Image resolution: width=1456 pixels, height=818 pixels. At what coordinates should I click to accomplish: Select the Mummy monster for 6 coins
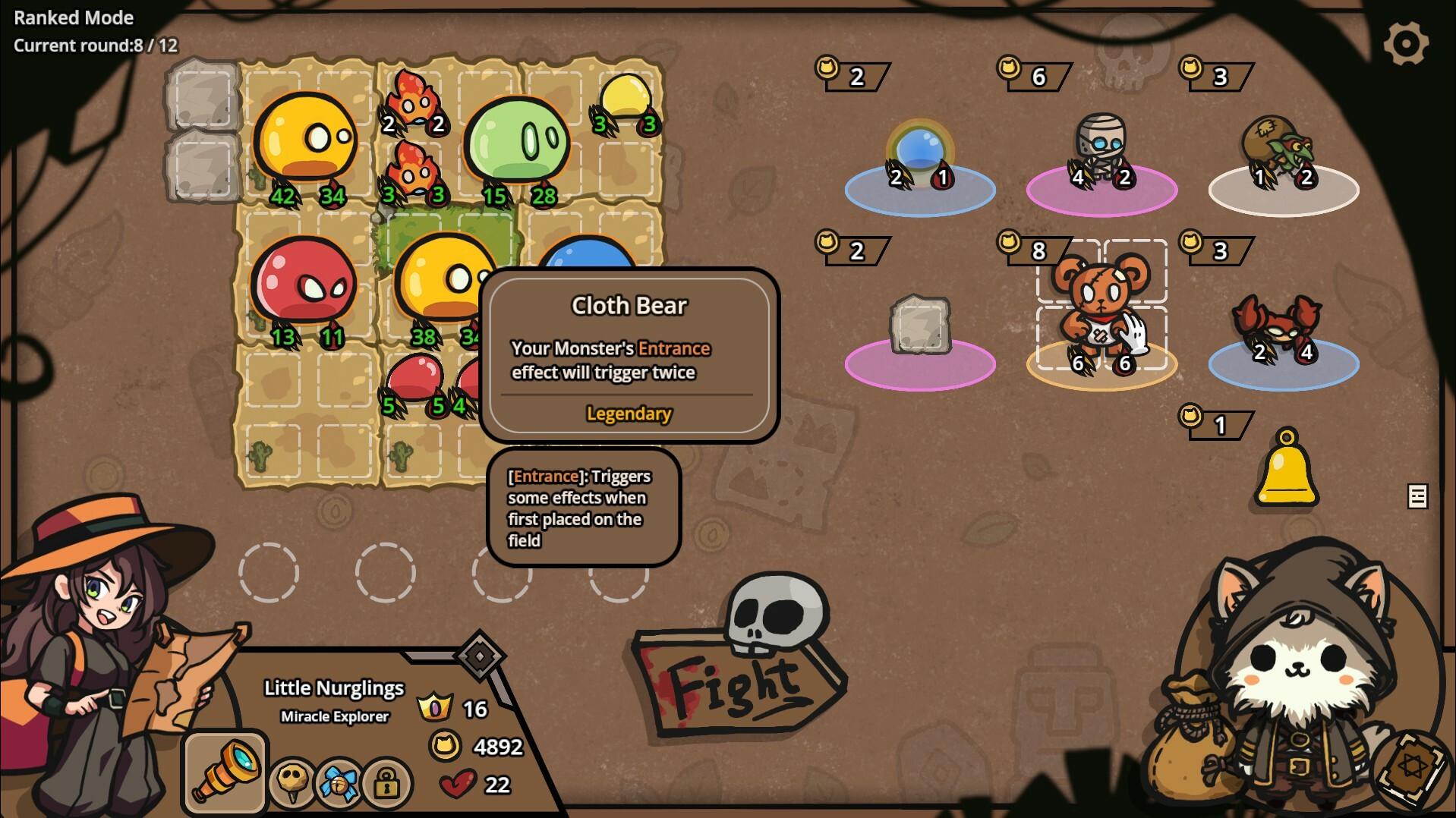1101,144
